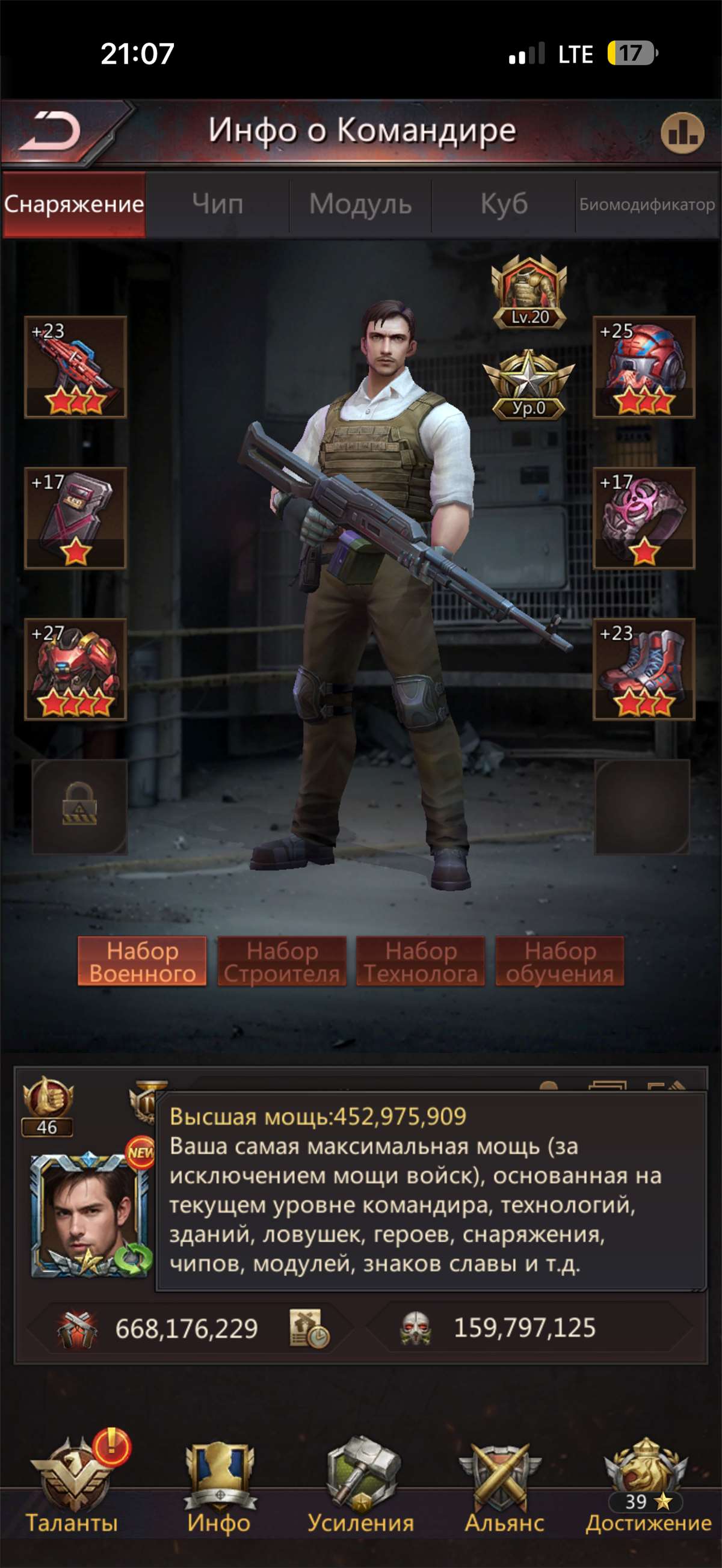Open the statistics chart icon
722x1568 pixels.
[682, 133]
